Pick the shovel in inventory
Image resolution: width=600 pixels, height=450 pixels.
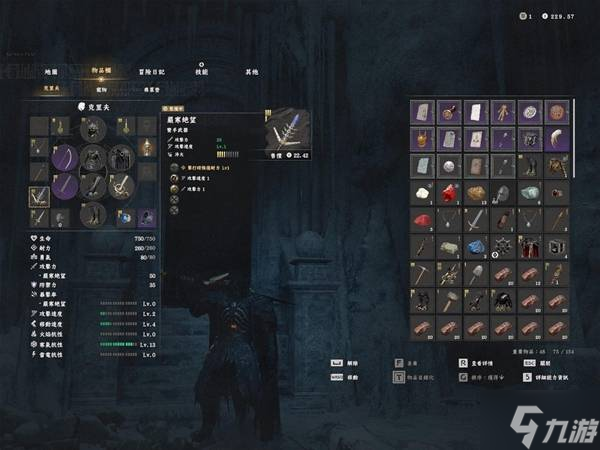coord(475,273)
